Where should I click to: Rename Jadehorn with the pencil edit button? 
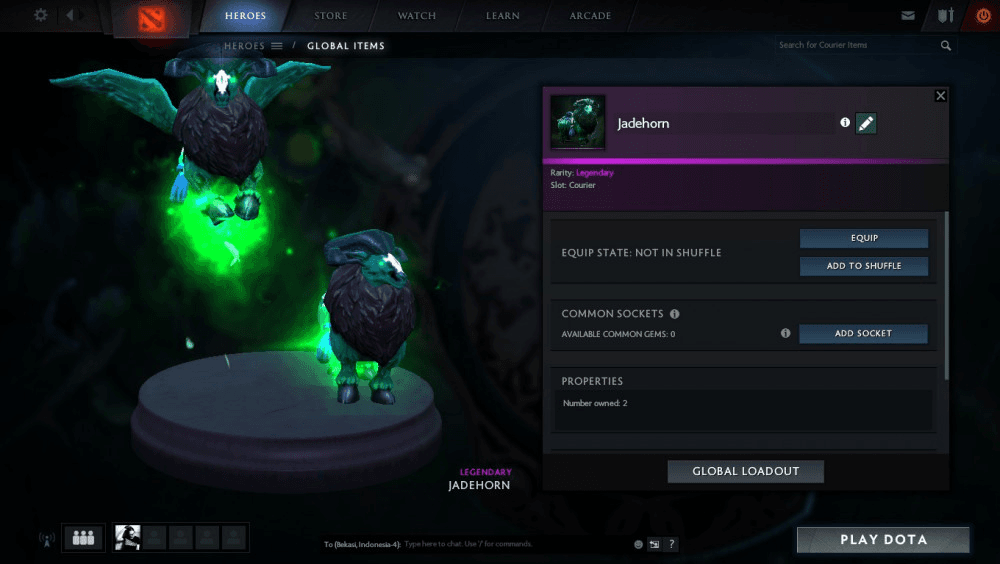866,123
